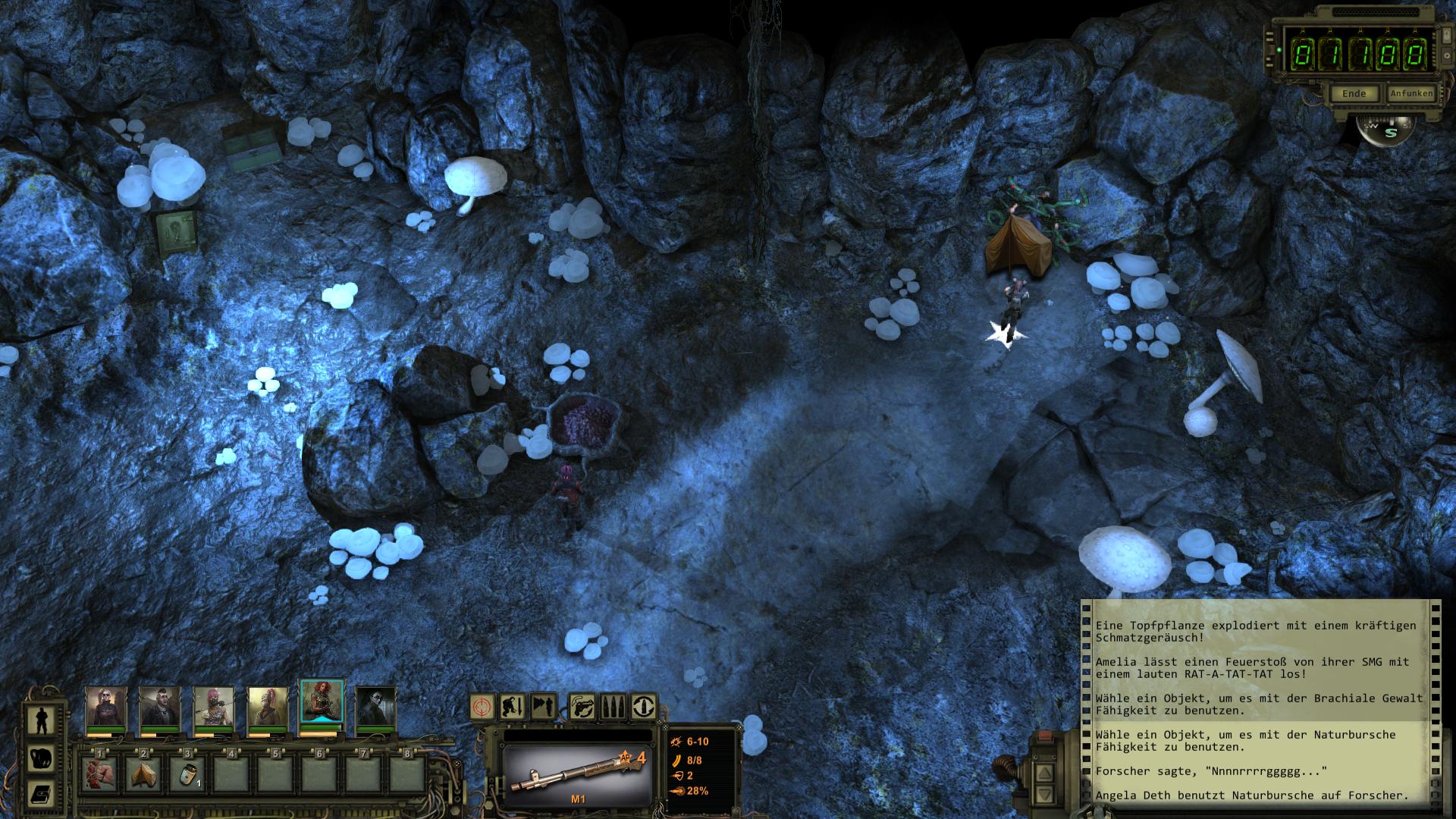1456x819 pixels.
Task: Click the Ende button
Action: (1354, 94)
